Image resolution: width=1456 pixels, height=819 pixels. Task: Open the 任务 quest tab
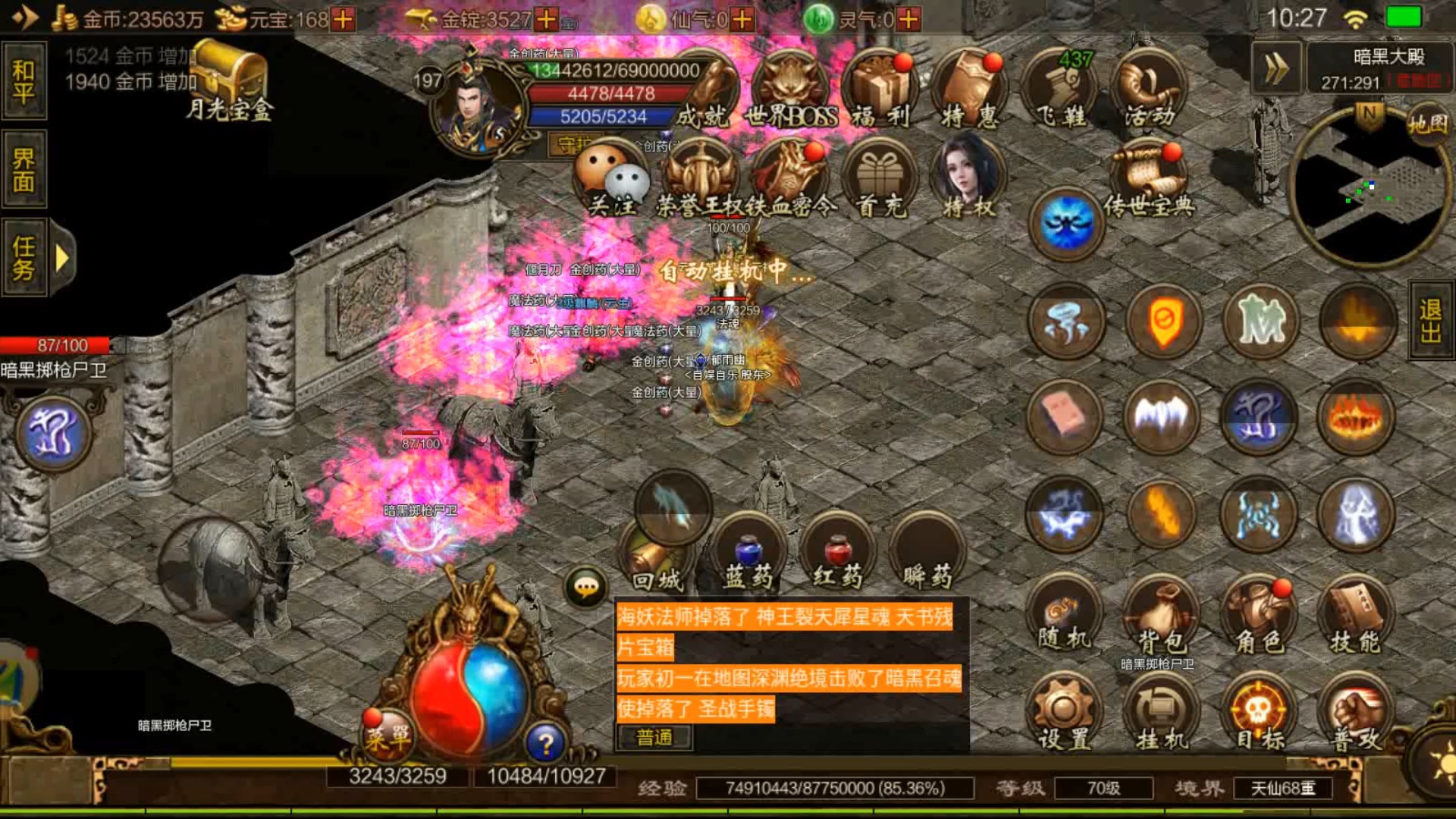tap(24, 258)
